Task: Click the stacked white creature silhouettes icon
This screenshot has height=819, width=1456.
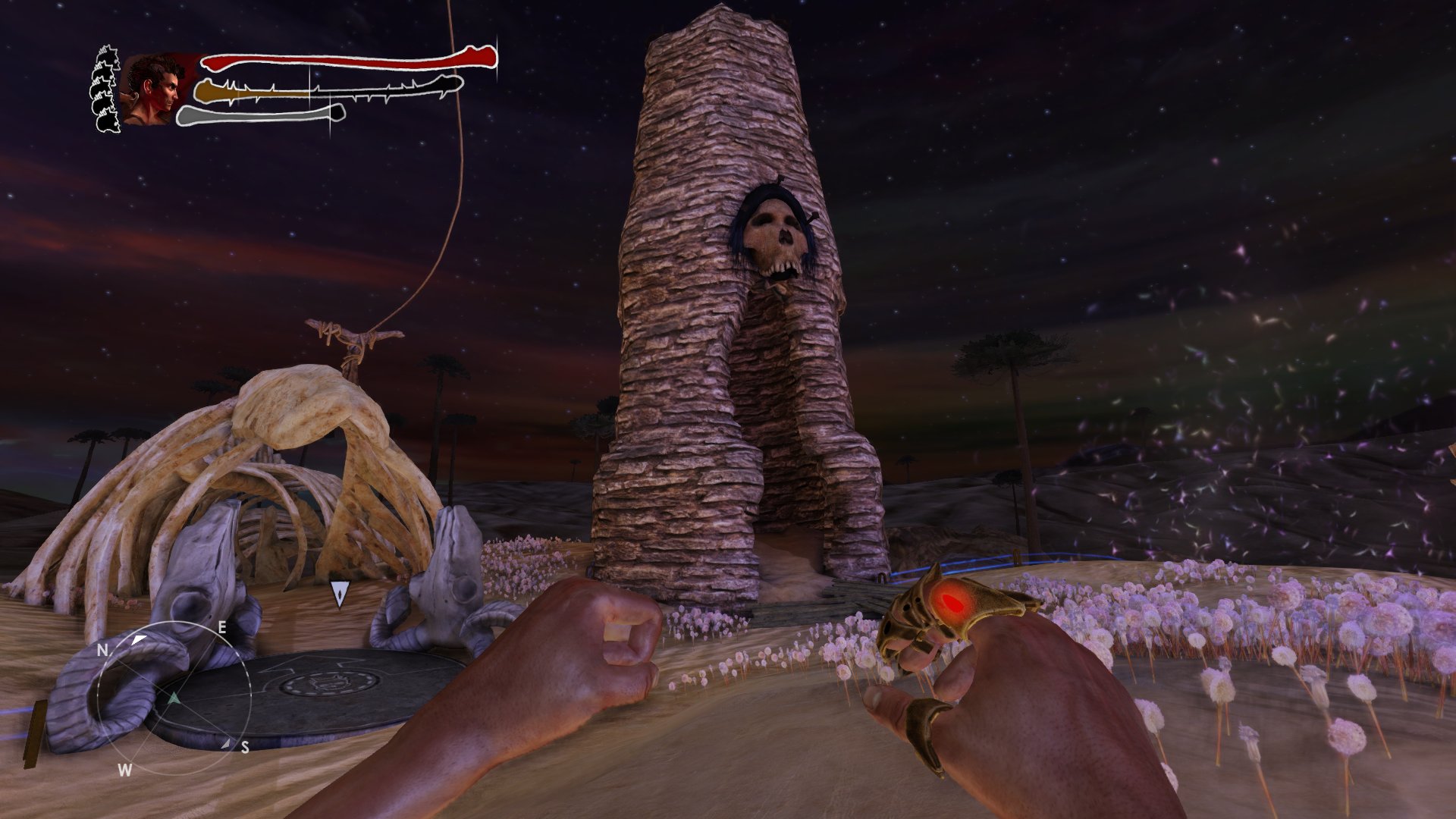Action: click(x=107, y=89)
